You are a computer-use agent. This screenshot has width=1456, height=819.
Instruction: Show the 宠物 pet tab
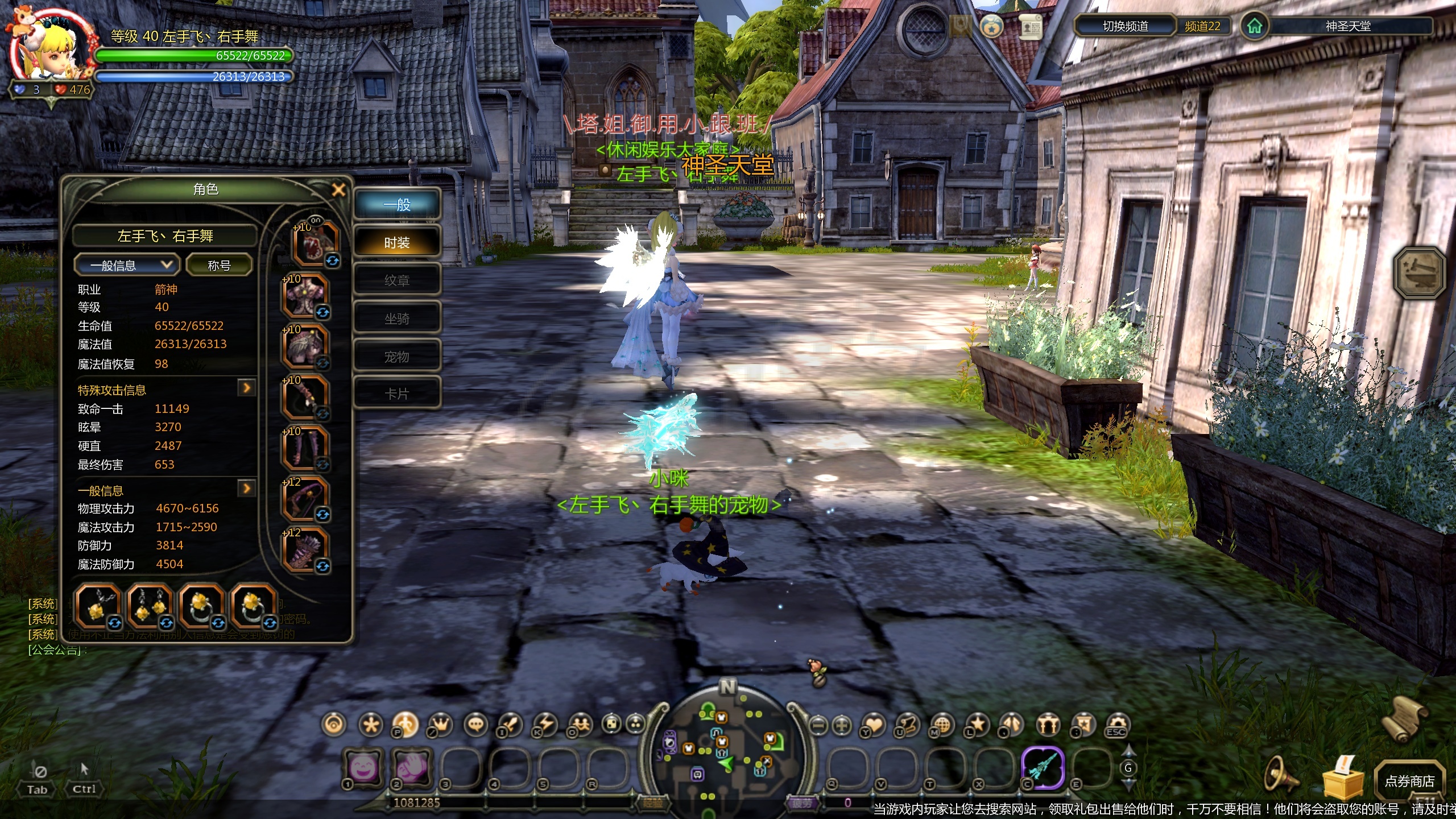pyautogui.click(x=397, y=357)
